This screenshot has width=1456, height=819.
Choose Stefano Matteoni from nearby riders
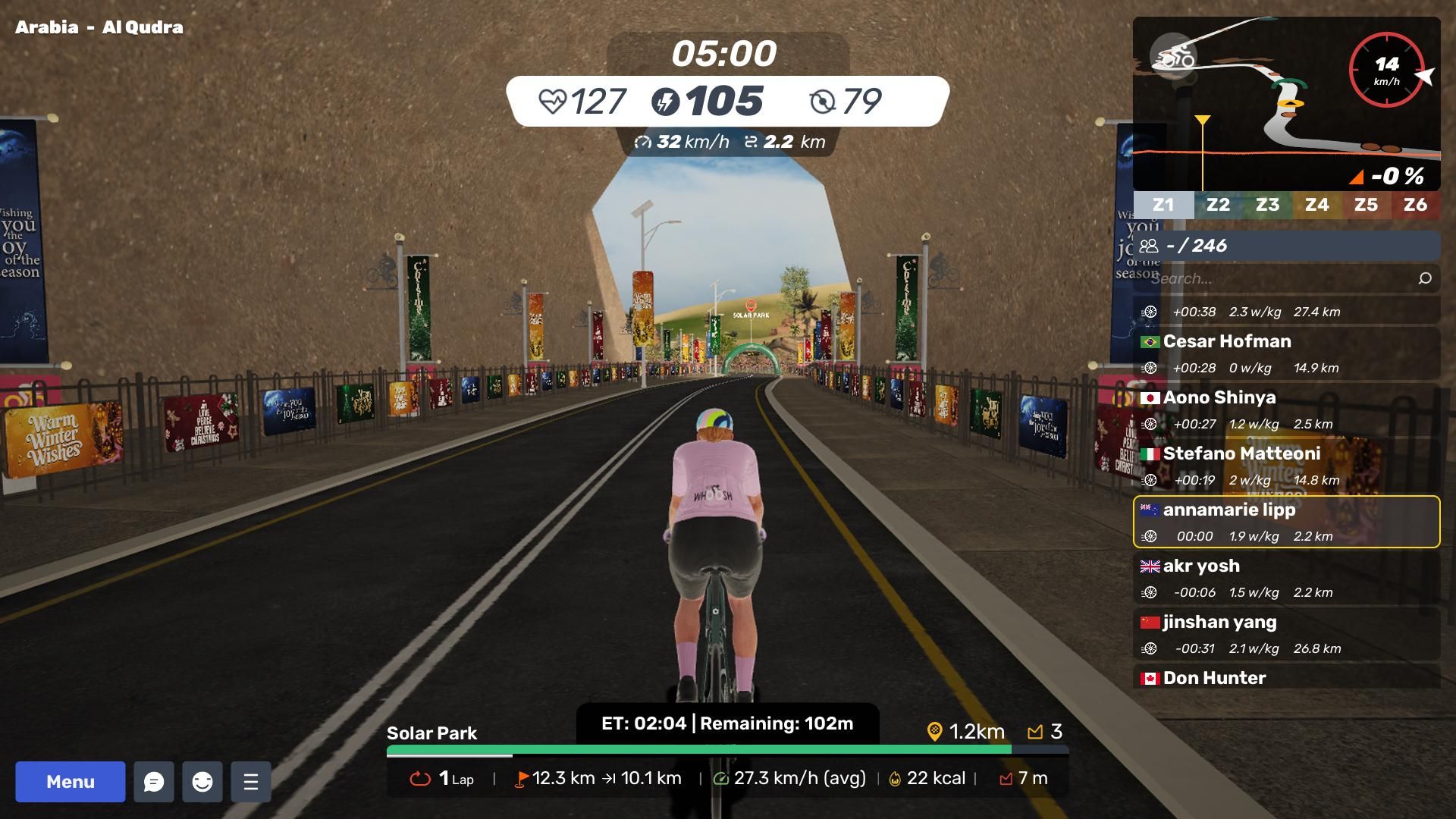click(1286, 466)
